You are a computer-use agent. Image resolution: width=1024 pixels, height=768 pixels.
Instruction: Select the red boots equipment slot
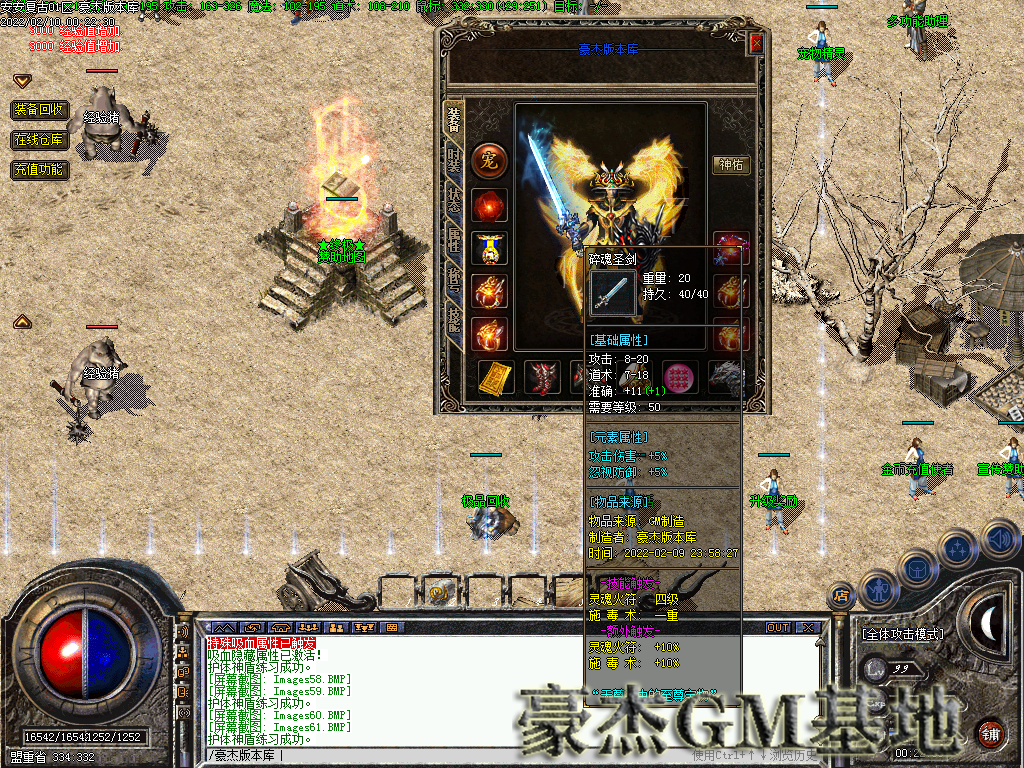(x=542, y=377)
